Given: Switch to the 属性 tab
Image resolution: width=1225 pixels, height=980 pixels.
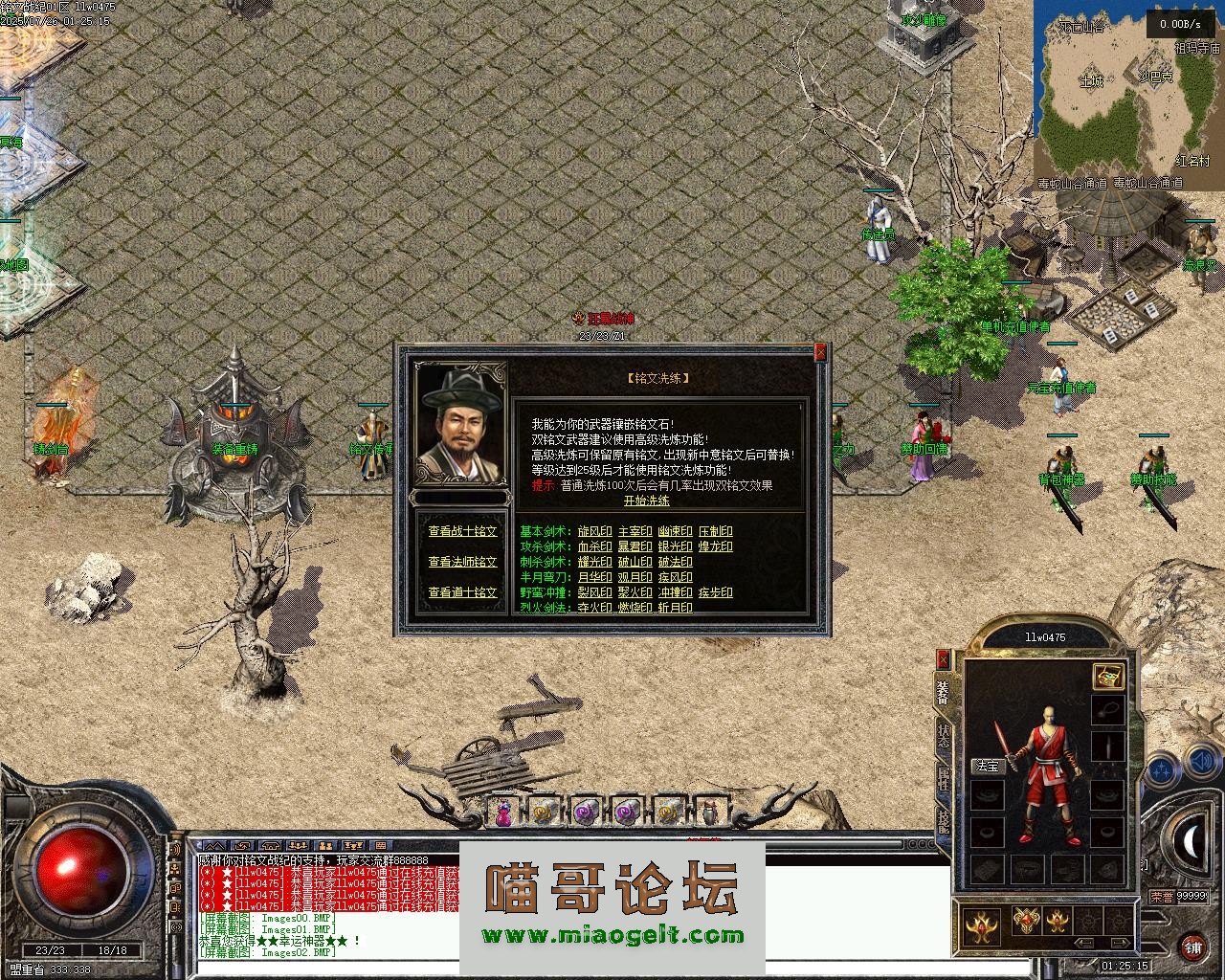Looking at the screenshot, I should tap(944, 780).
